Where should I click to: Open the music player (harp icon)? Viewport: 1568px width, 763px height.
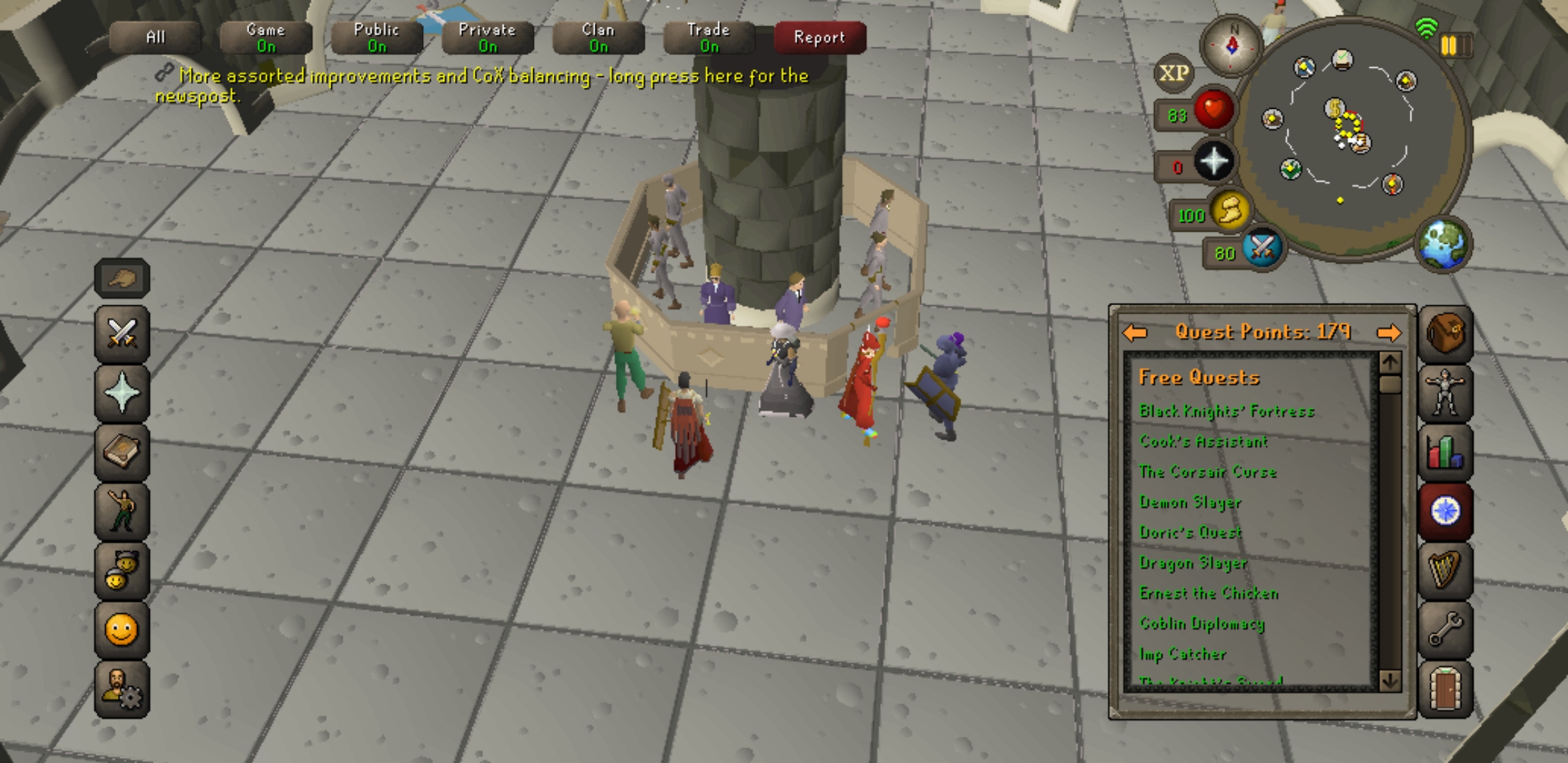point(1445,571)
